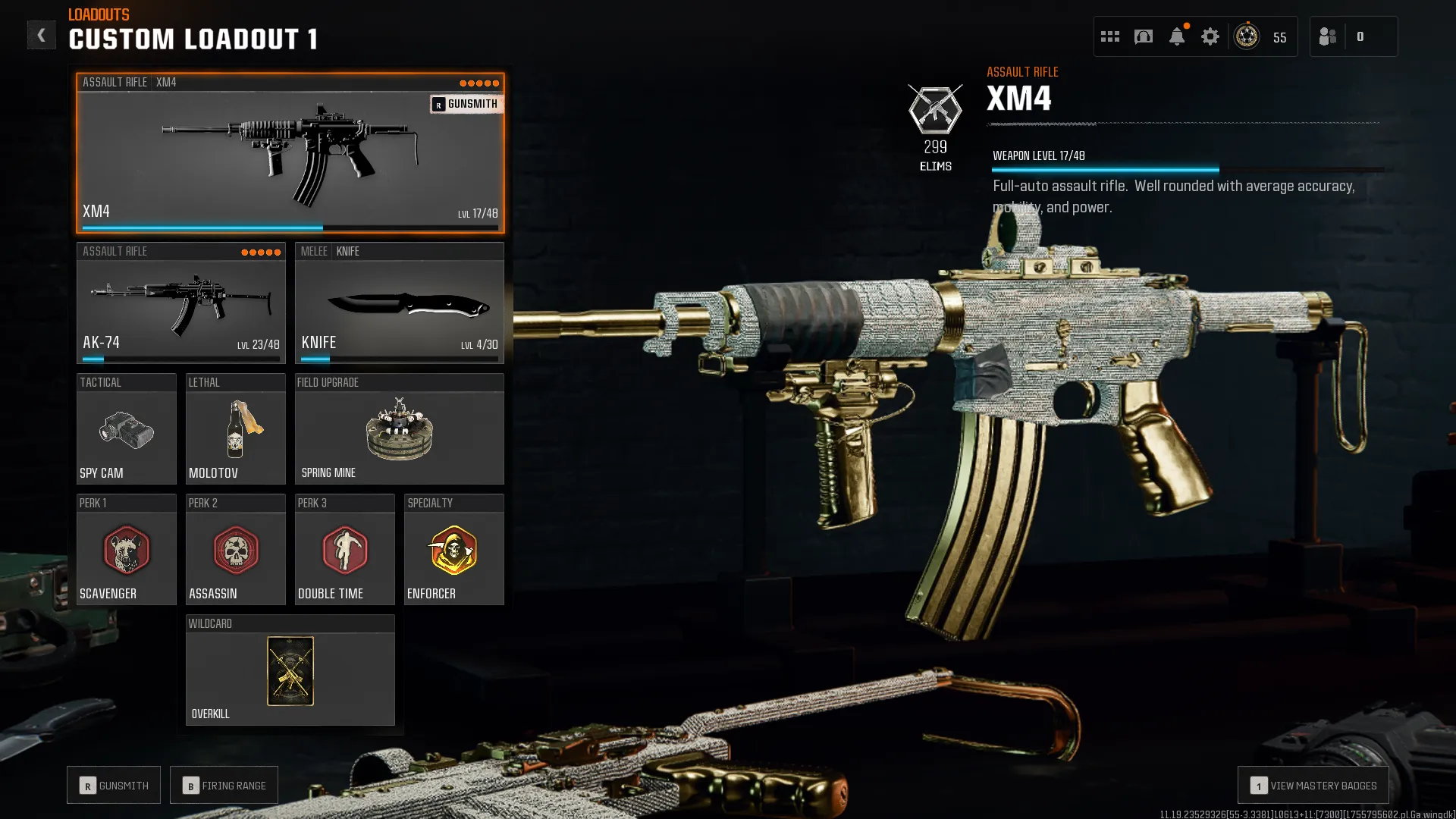Select the Assassin skull perk icon
This screenshot has height=819, width=1456.
pos(235,551)
